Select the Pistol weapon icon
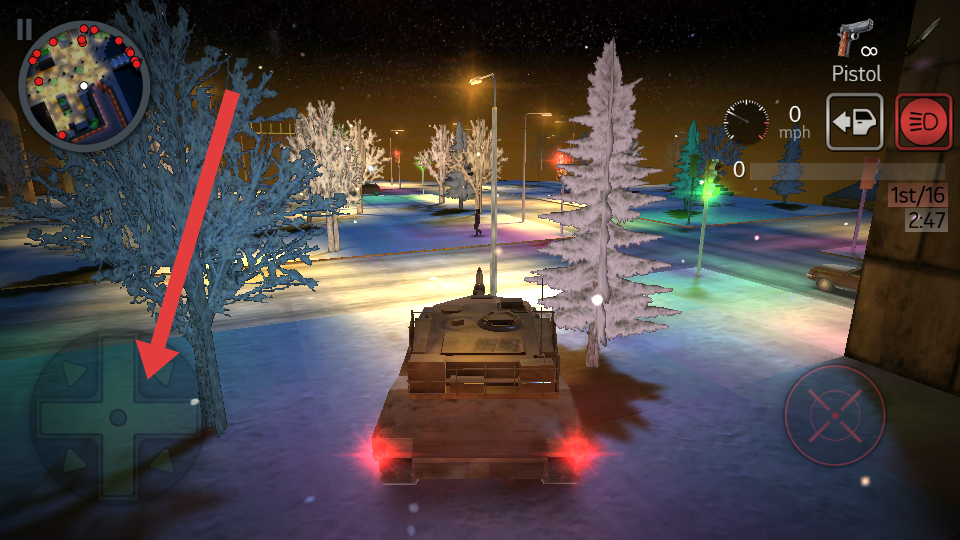 pyautogui.click(x=855, y=42)
